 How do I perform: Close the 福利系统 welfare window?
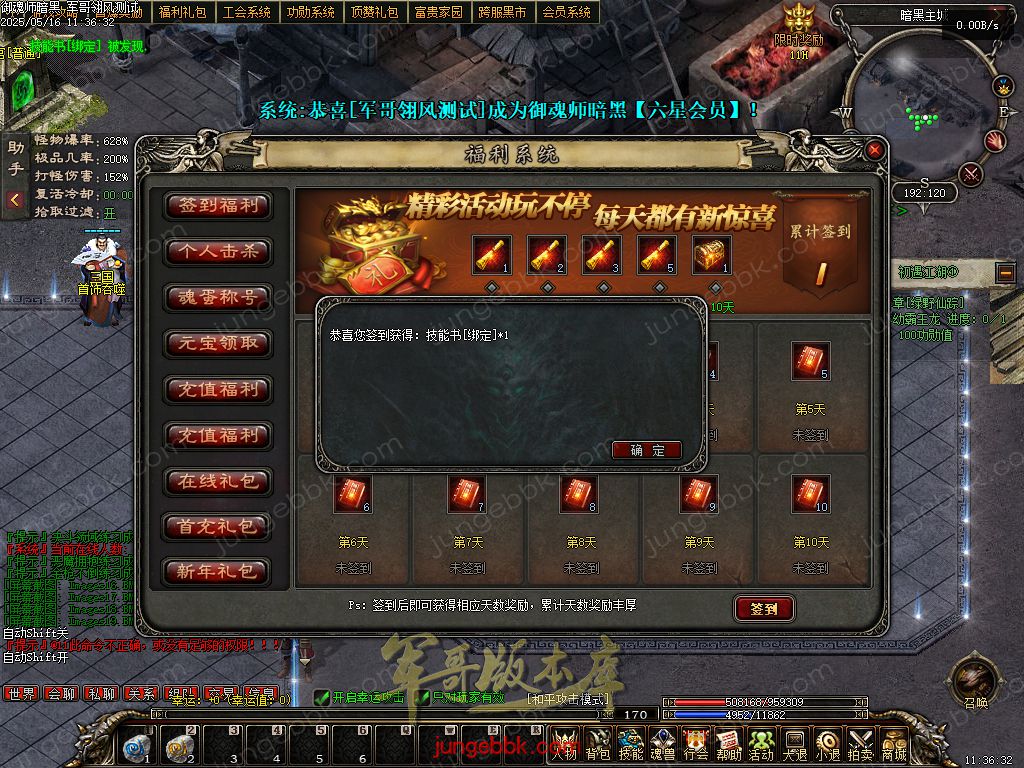point(875,150)
